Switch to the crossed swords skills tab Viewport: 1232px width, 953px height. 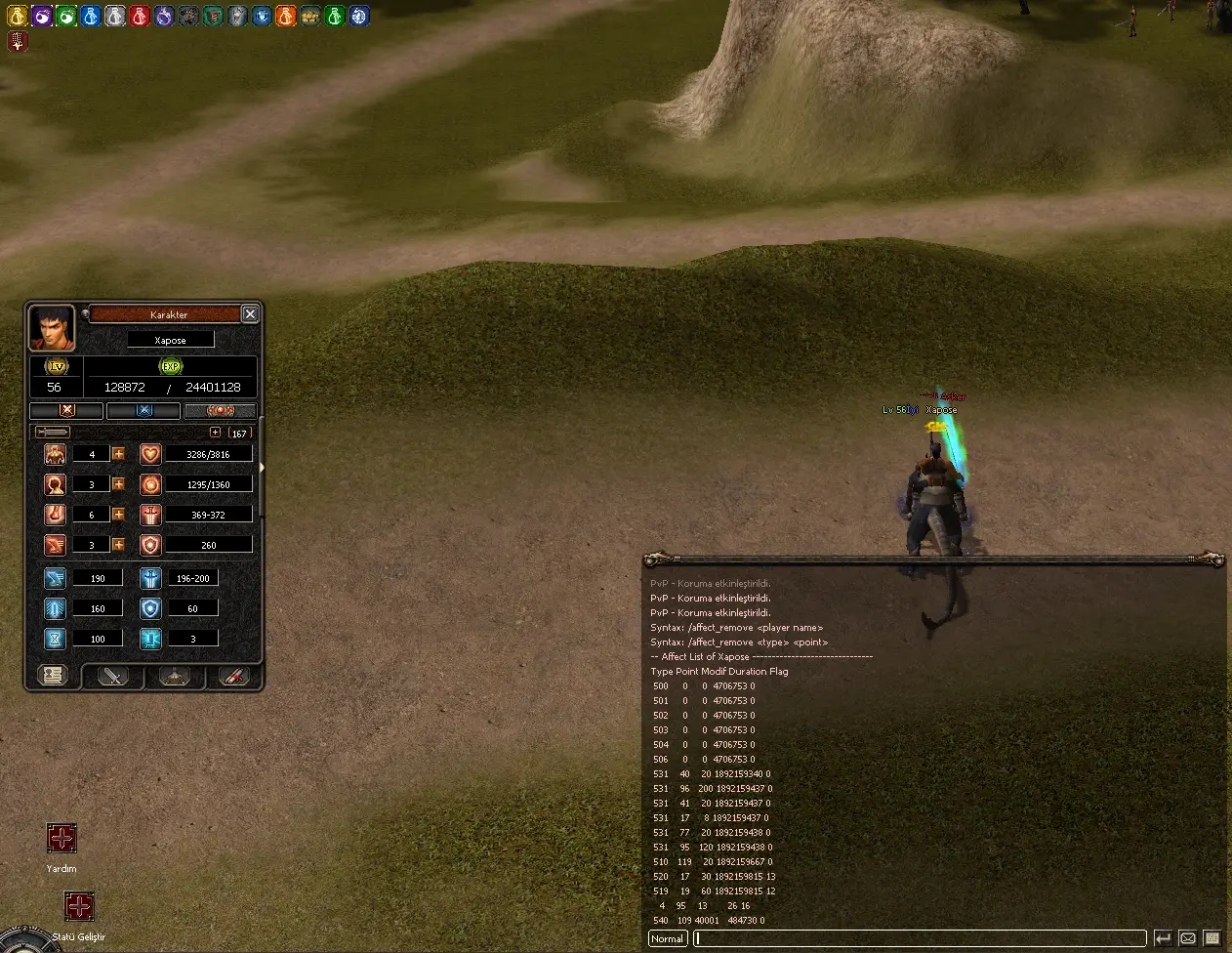113,676
